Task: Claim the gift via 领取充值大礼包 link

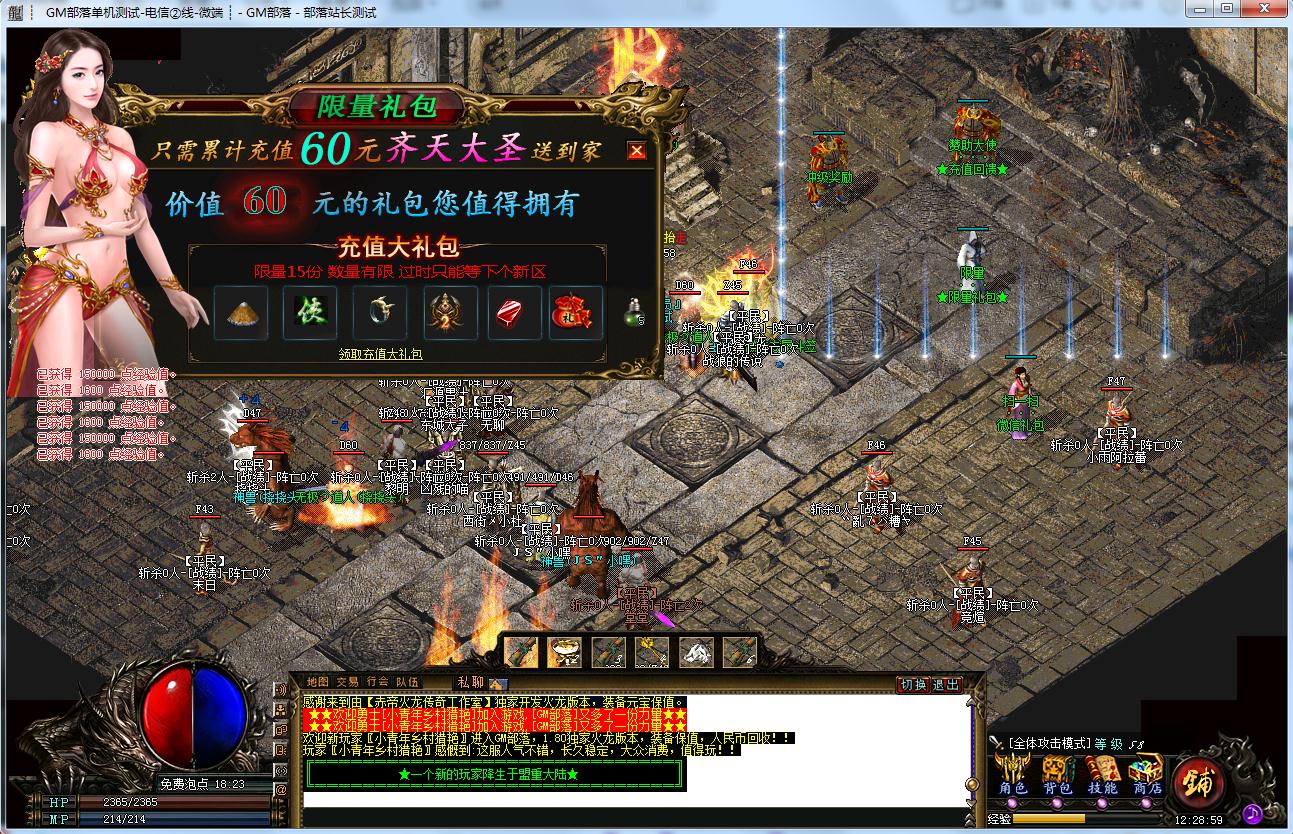Action: (380, 354)
